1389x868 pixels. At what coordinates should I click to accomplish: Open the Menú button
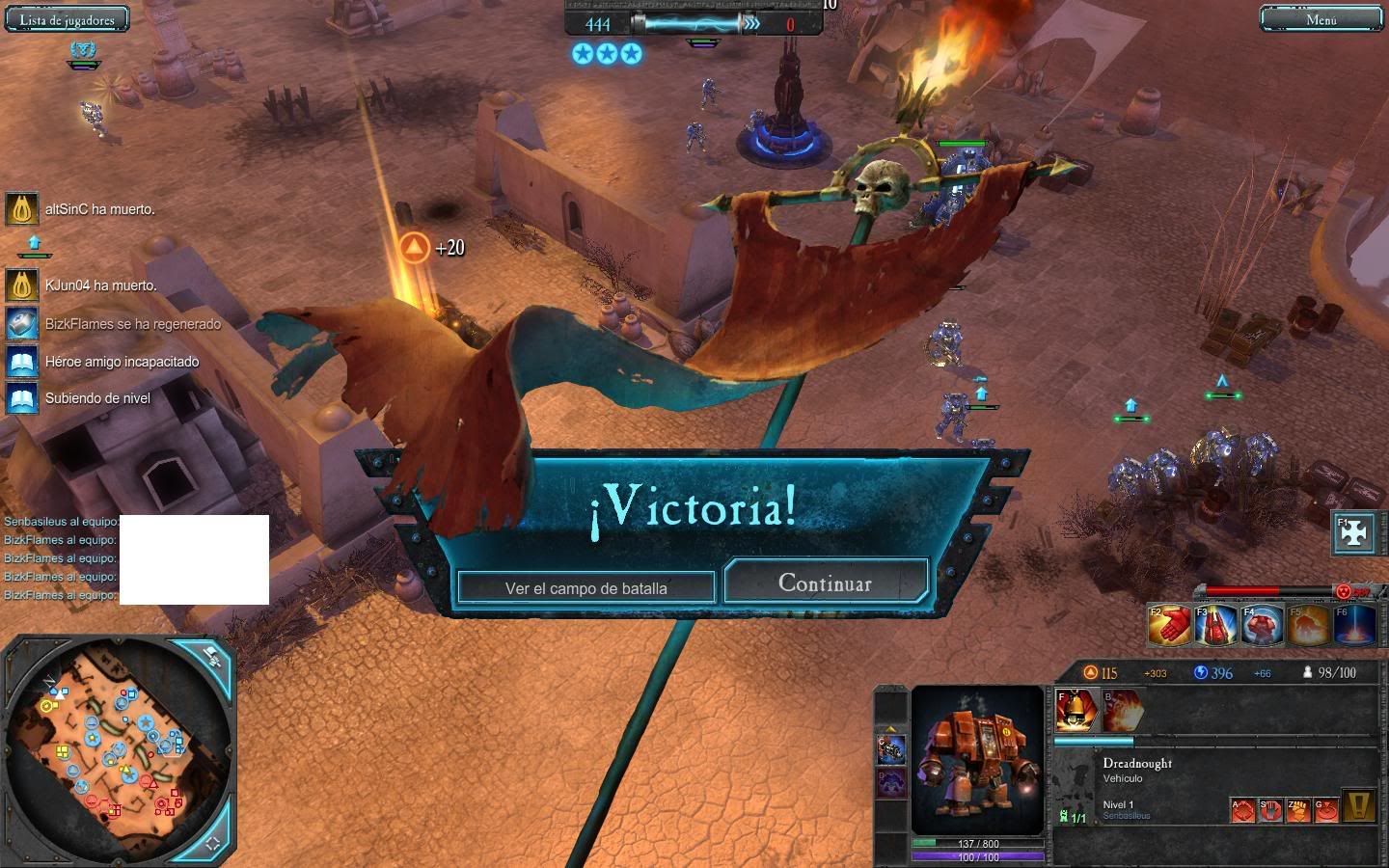[1321, 19]
